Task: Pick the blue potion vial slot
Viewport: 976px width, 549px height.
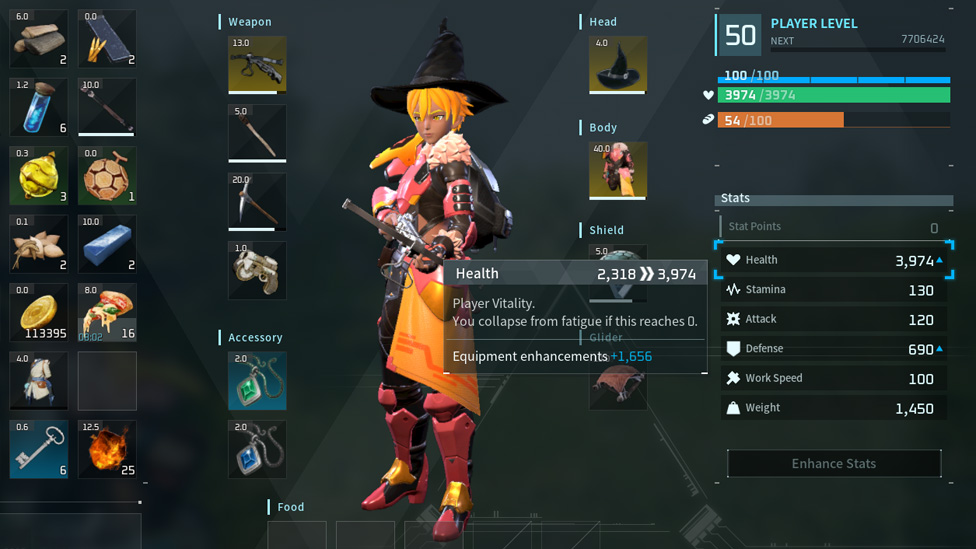Action: (x=39, y=107)
